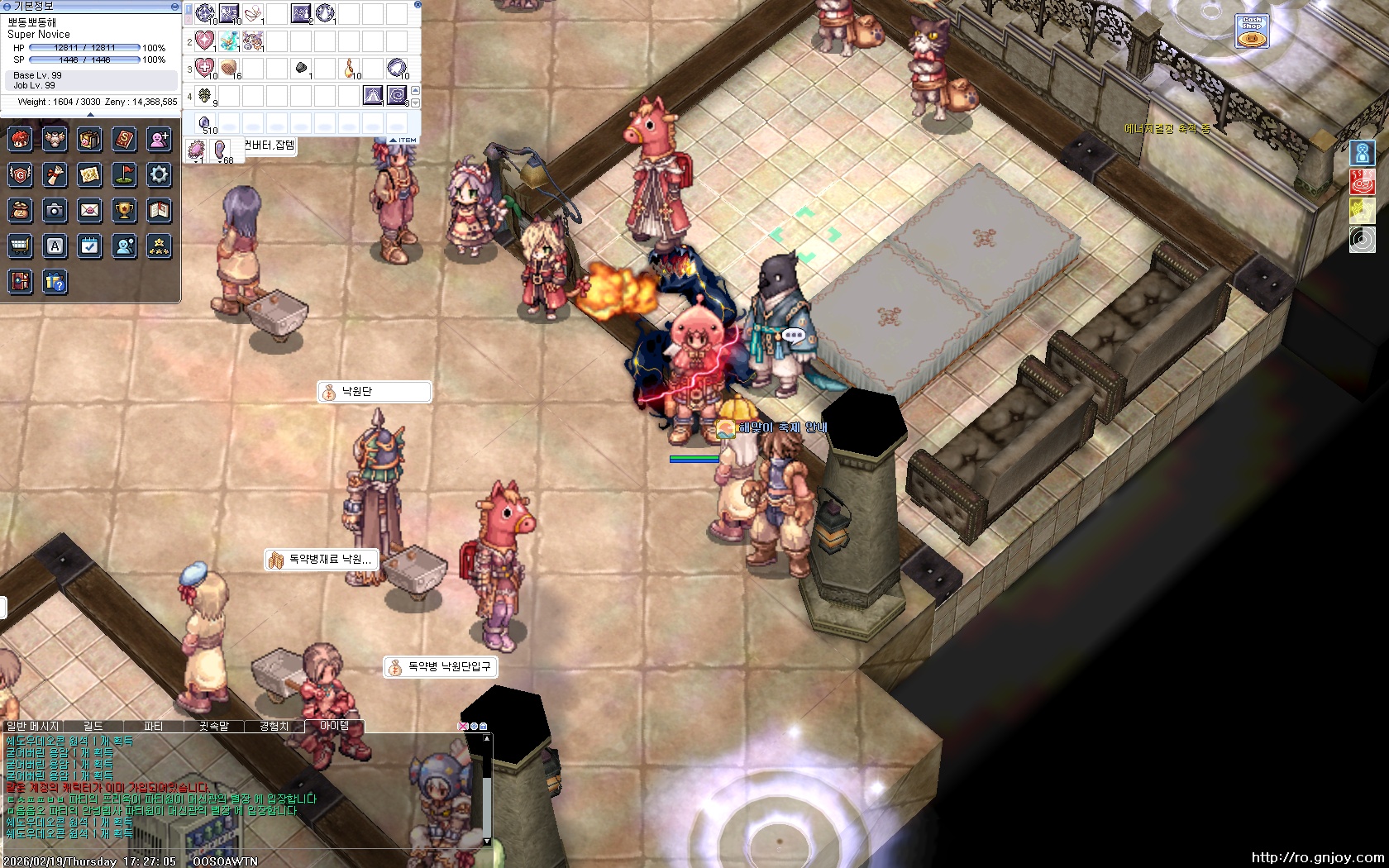Open the Cash Shop
Screen dimensions: 1389x868
(1252, 31)
